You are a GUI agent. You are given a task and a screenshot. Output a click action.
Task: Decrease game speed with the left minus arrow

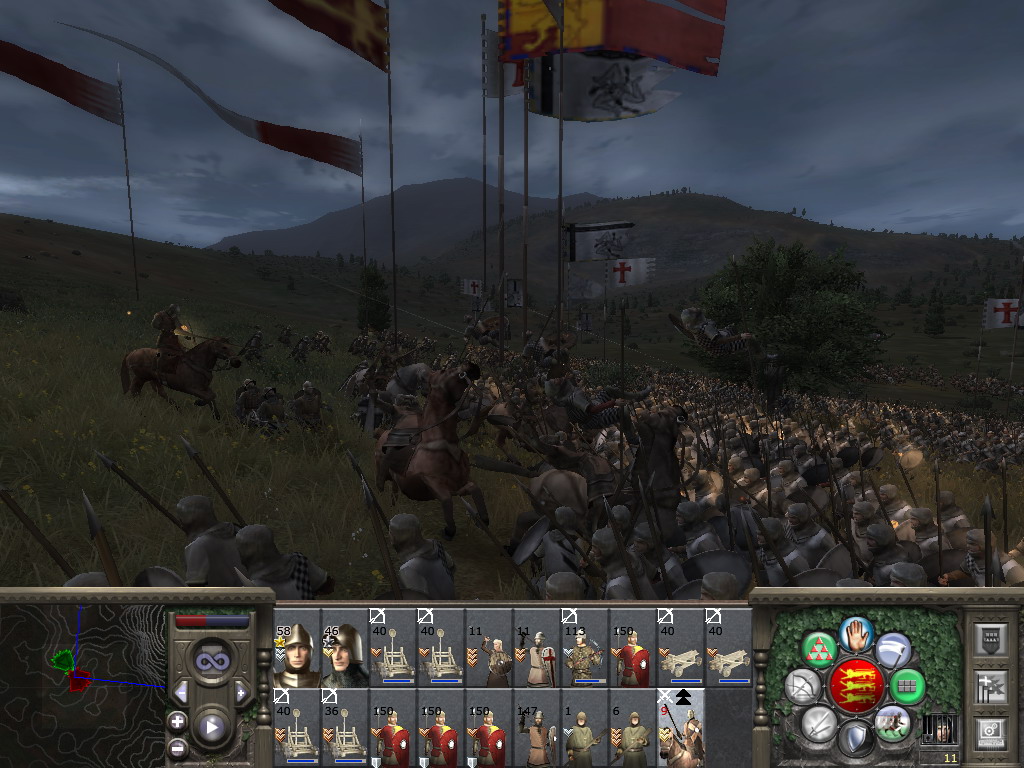click(x=181, y=693)
